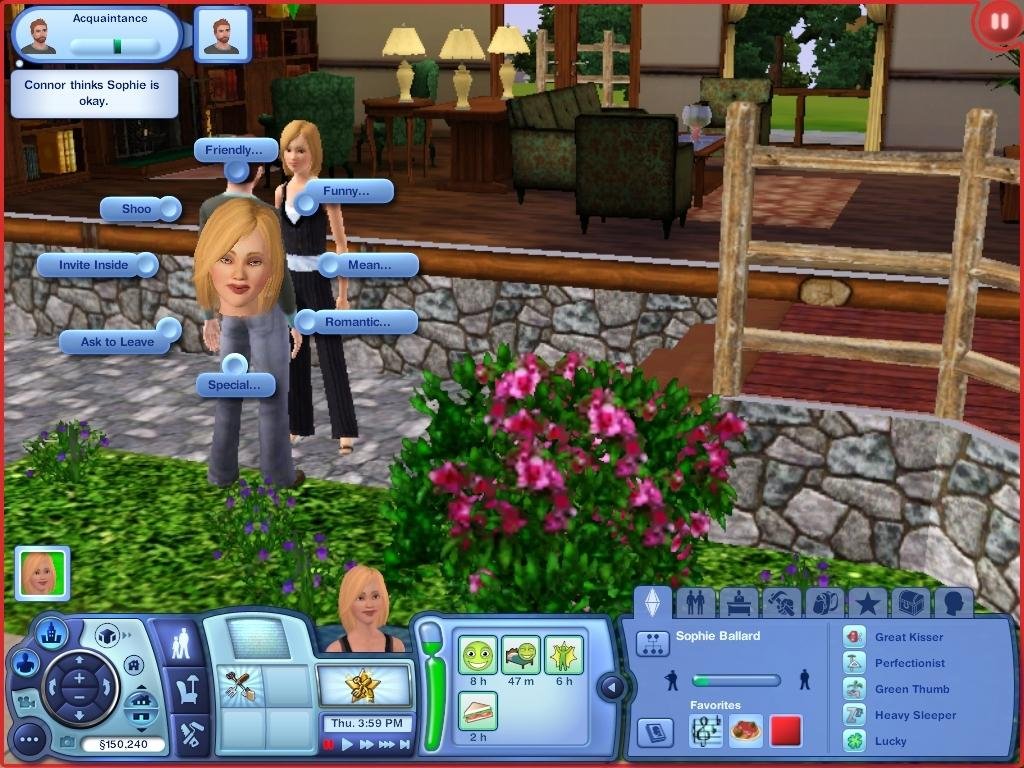Show the Inventory backpack tab
Viewport: 1024px width, 768px height.
coord(825,602)
